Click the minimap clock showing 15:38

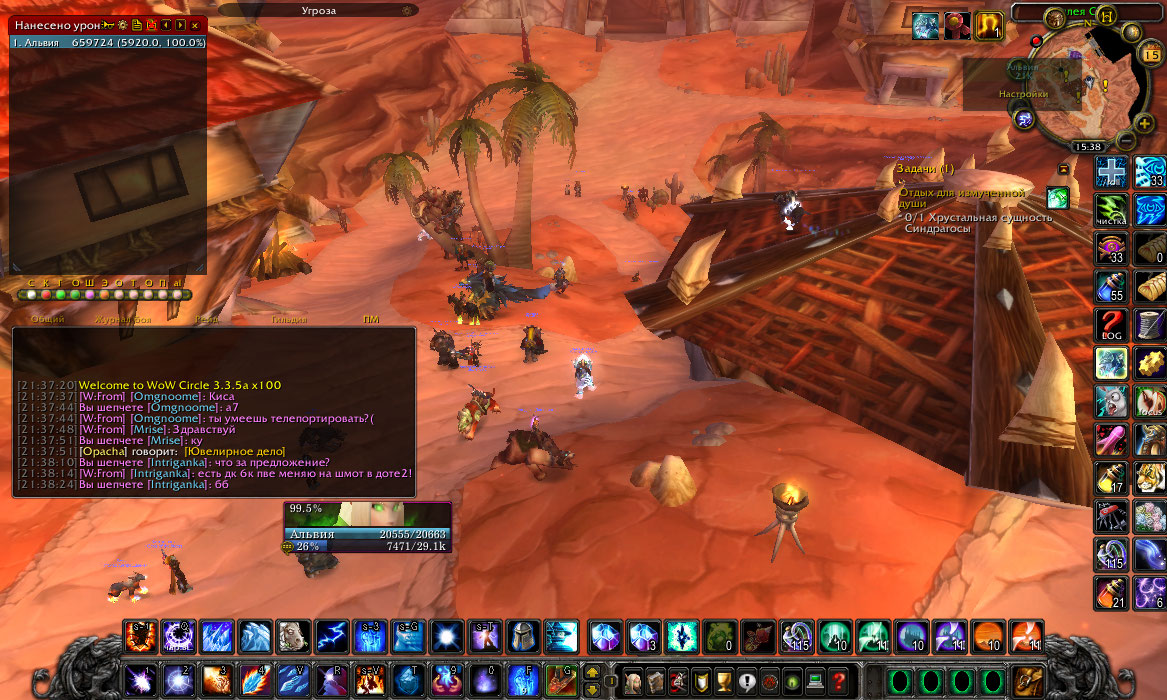coord(1087,147)
